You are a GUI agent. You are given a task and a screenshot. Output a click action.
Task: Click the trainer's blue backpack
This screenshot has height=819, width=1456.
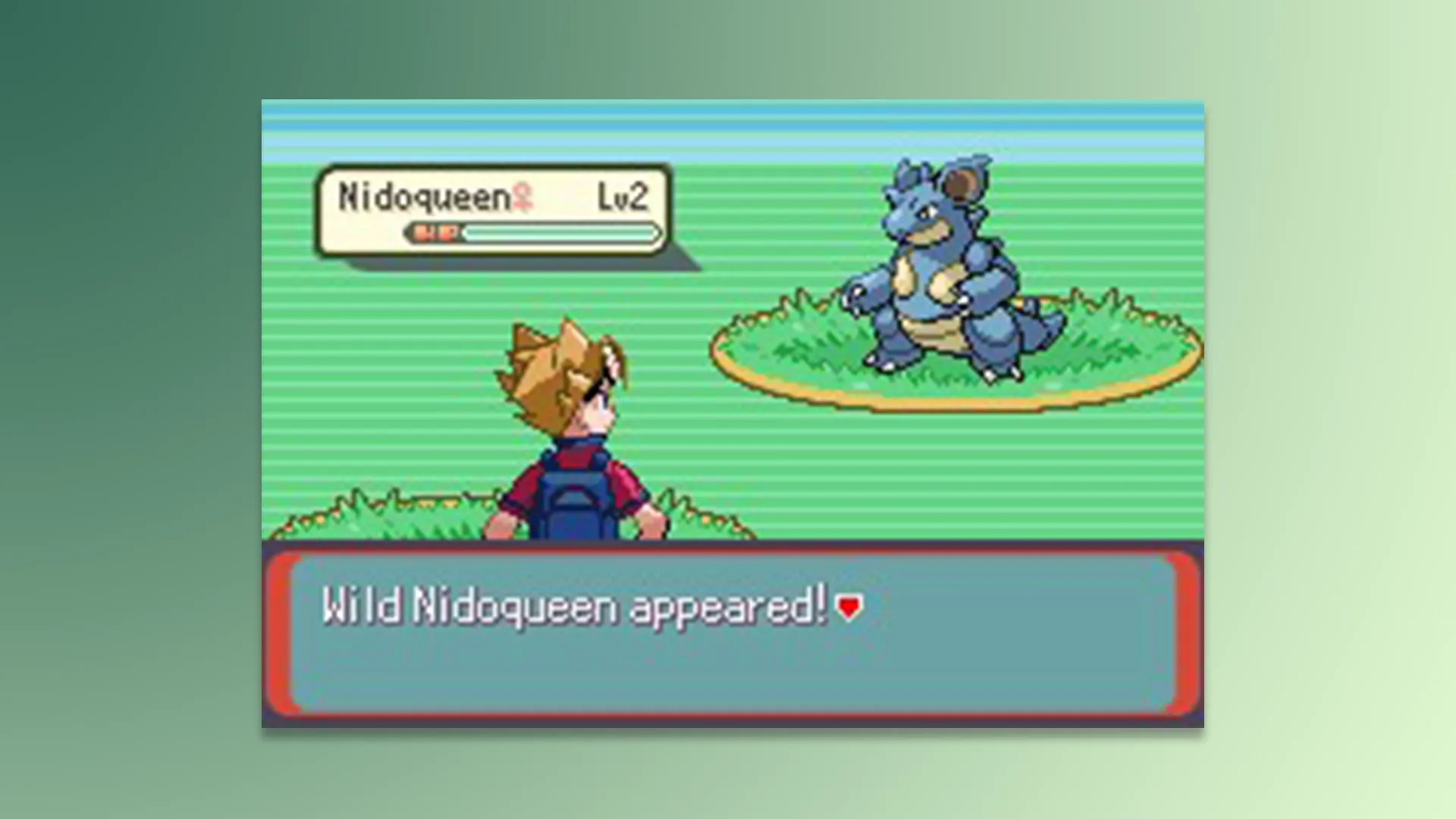tap(573, 500)
